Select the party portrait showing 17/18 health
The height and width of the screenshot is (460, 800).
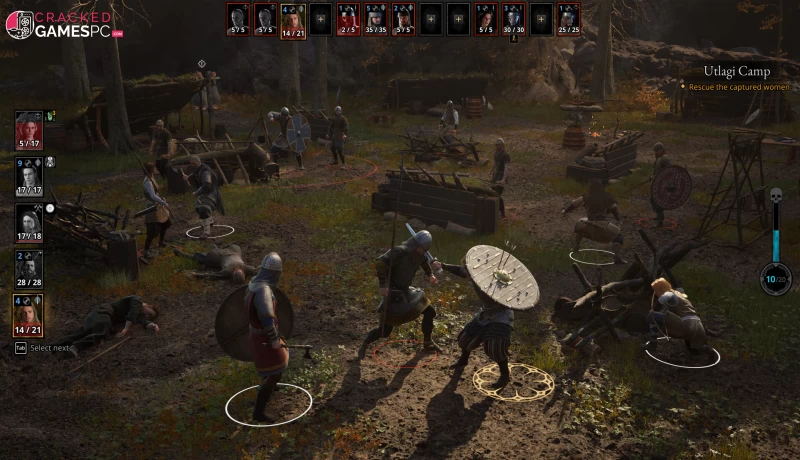(x=29, y=222)
